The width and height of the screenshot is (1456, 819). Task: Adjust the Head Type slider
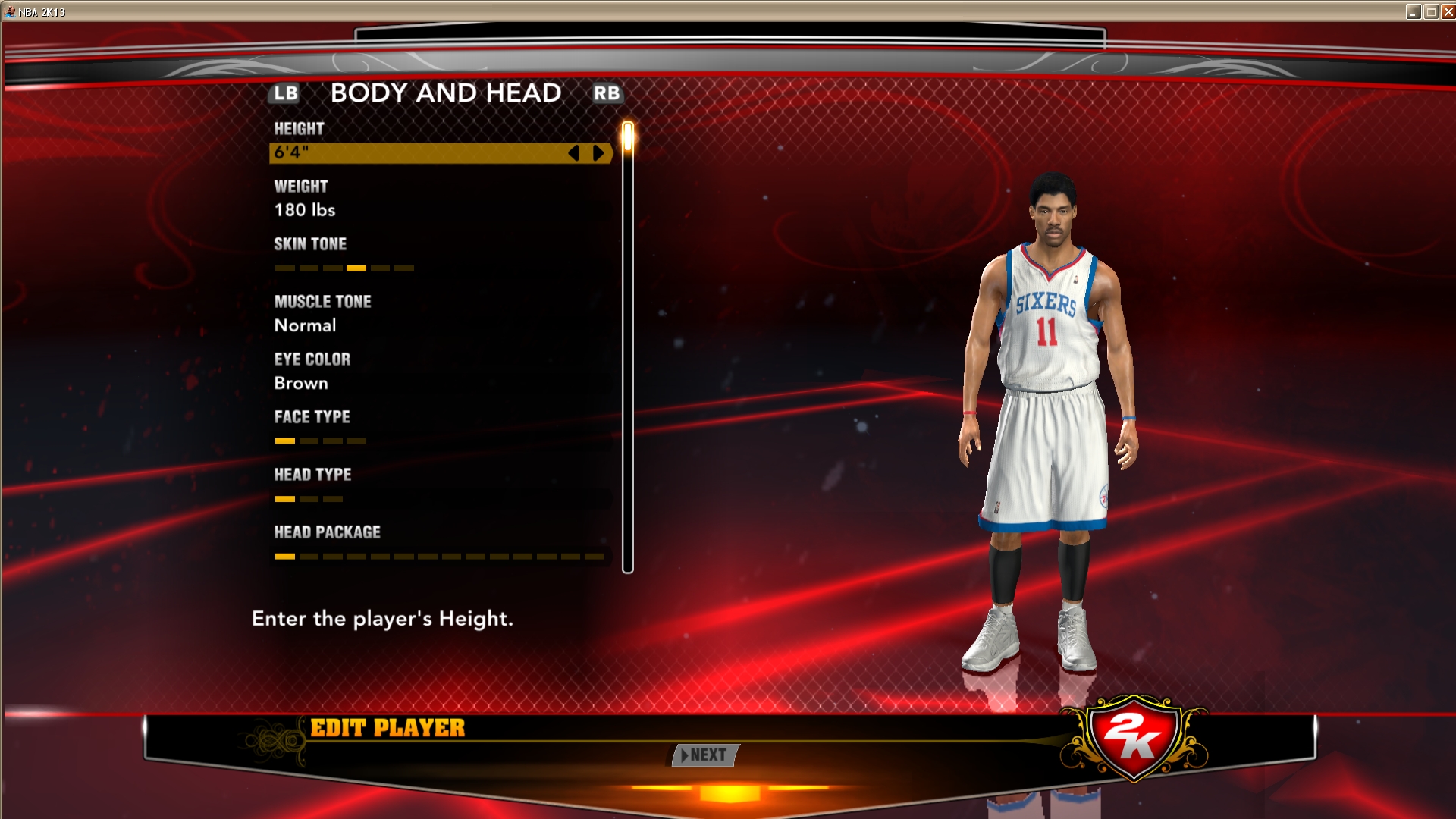[x=309, y=499]
